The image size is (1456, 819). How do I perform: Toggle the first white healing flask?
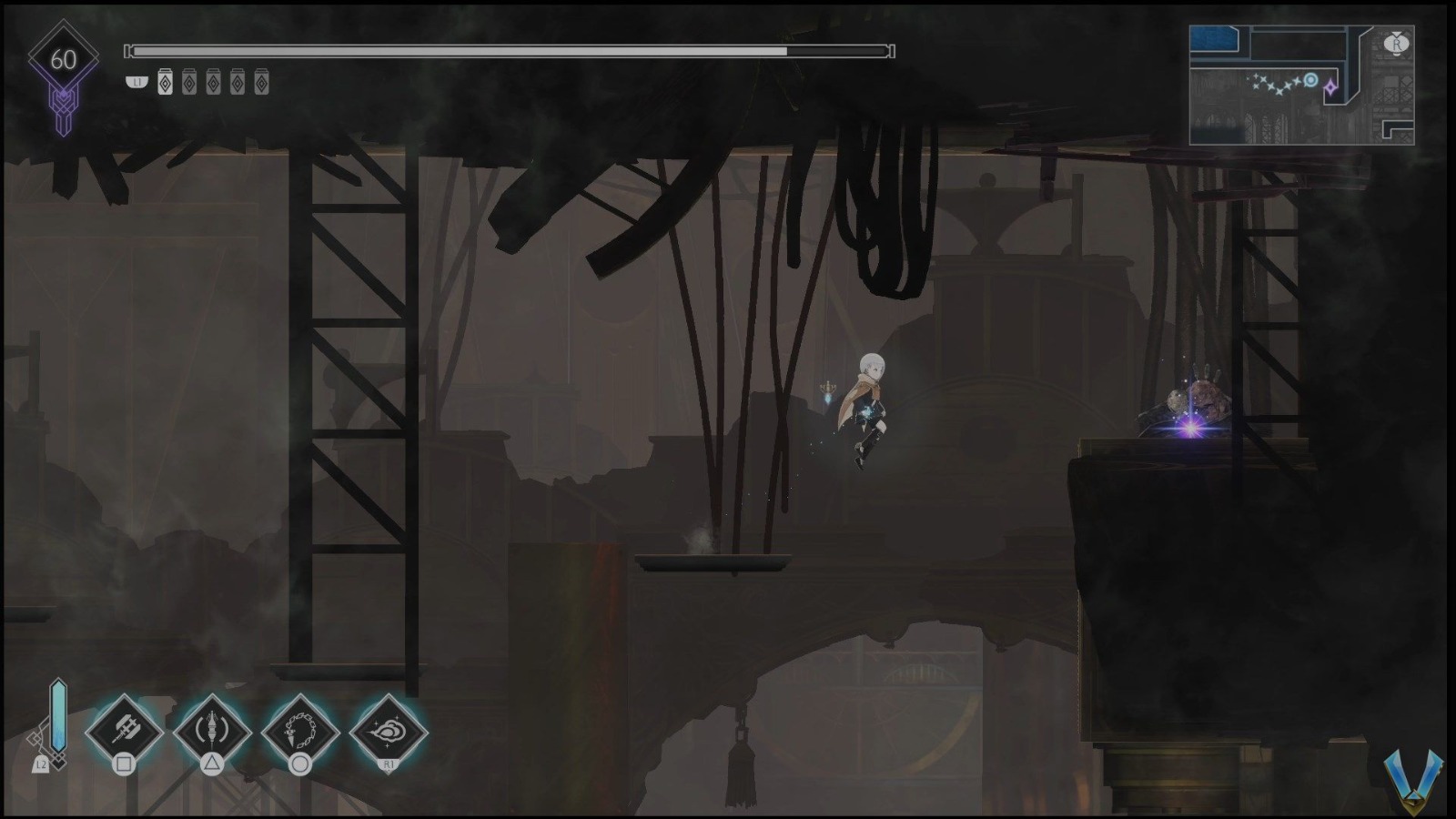[x=165, y=82]
